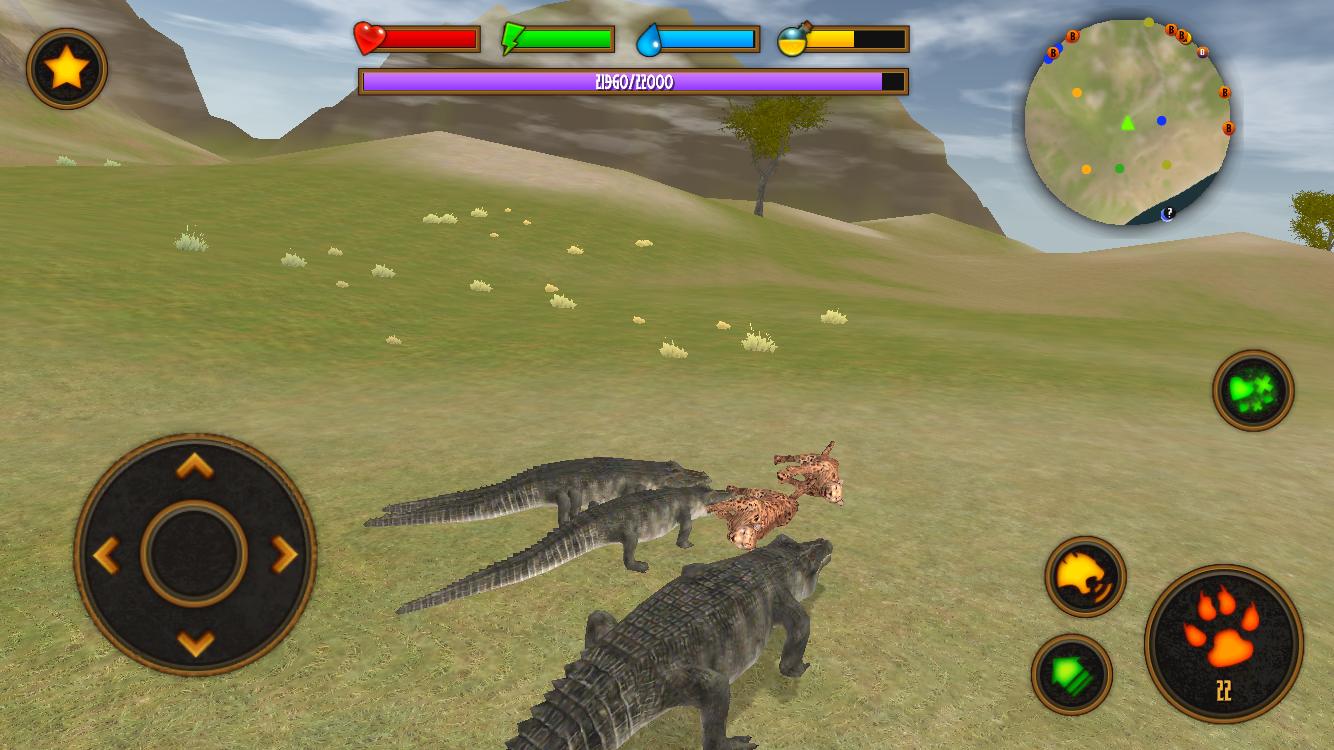Tap the yellow star achievements button

click(66, 68)
